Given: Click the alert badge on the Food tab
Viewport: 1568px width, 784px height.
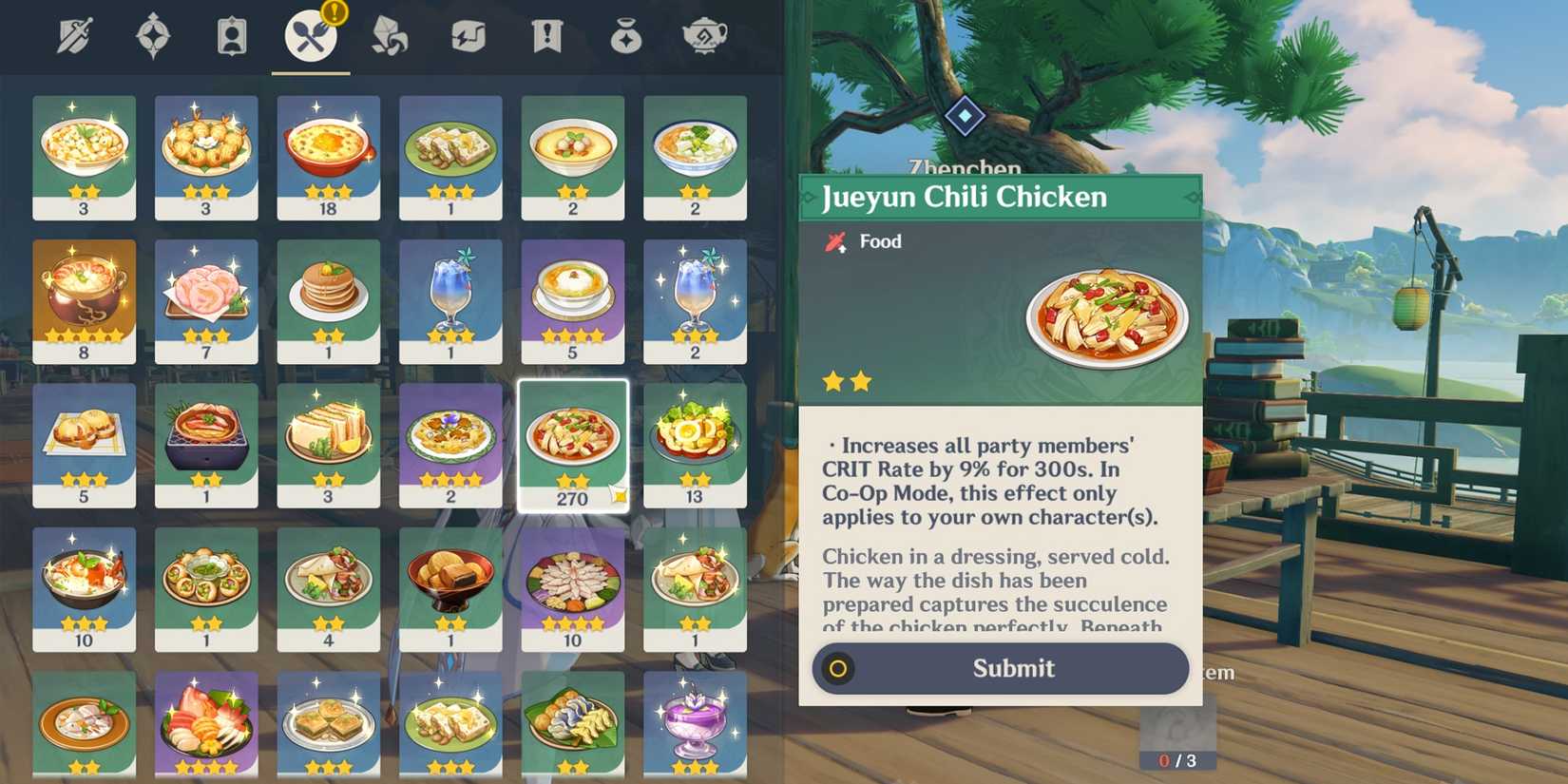Looking at the screenshot, I should pyautogui.click(x=336, y=13).
